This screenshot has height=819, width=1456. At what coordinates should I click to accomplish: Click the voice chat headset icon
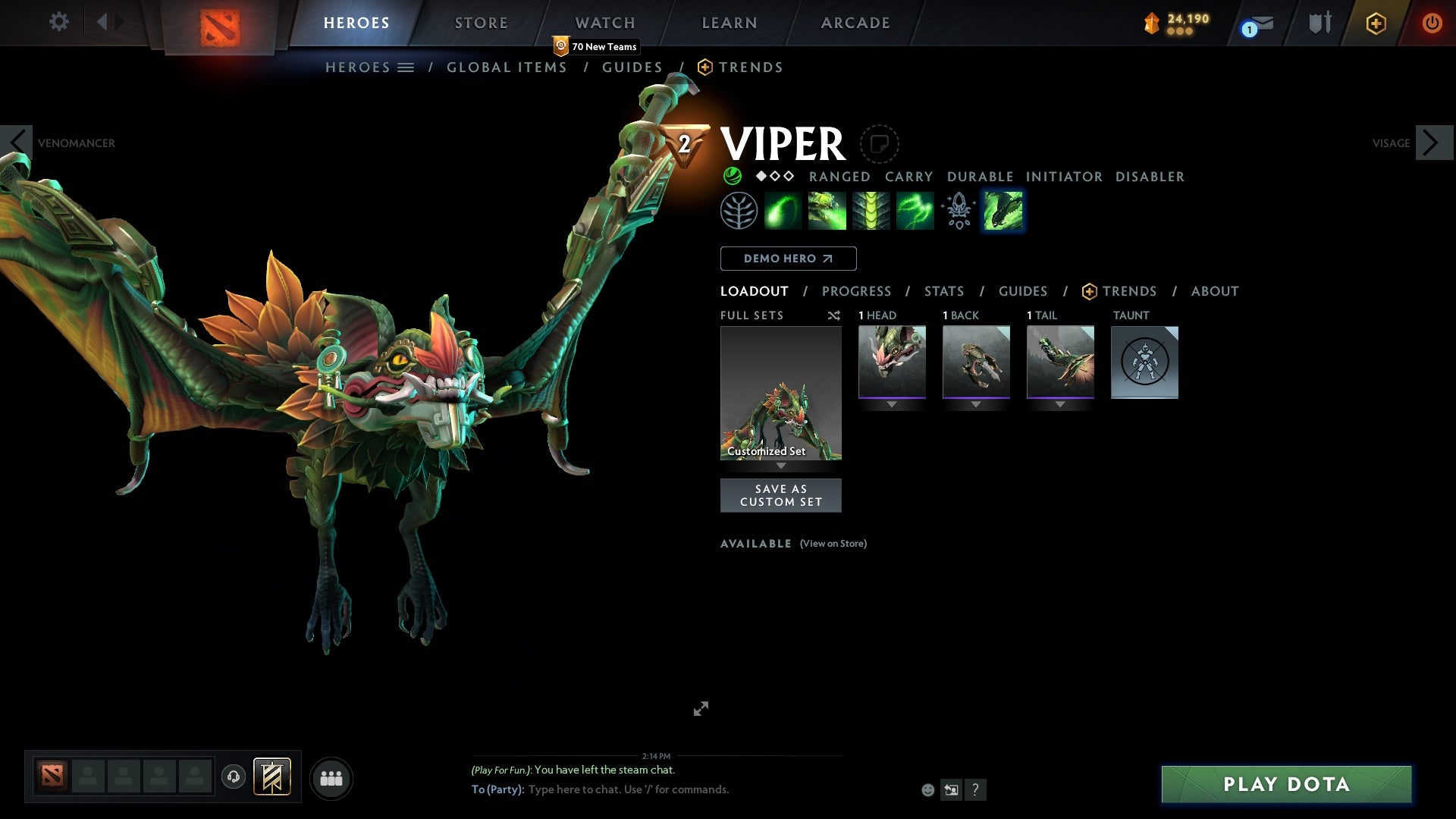pyautogui.click(x=234, y=777)
